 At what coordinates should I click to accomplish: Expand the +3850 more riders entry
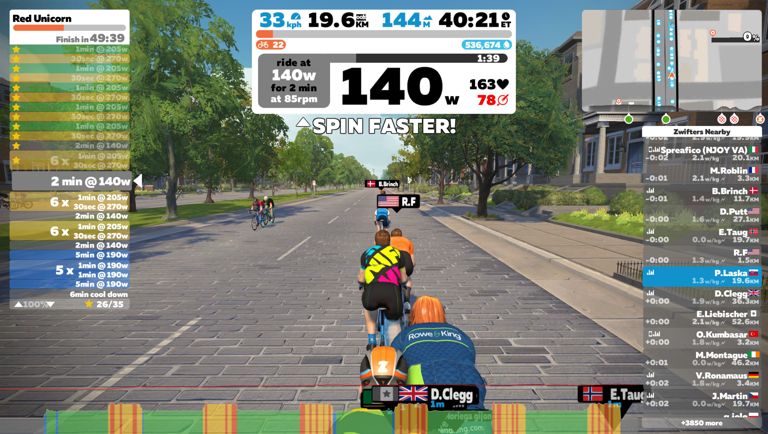tap(702, 424)
